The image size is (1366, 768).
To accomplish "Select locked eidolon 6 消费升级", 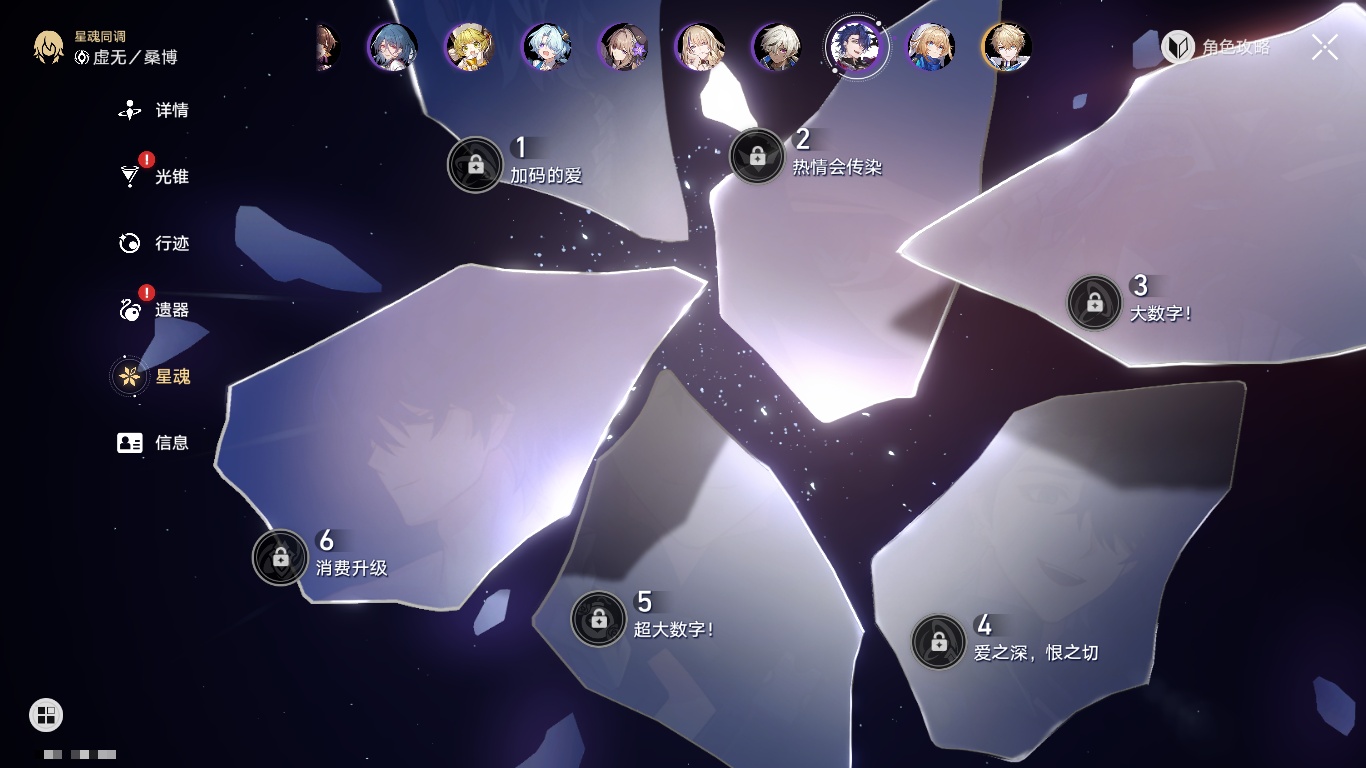I will (x=280, y=557).
